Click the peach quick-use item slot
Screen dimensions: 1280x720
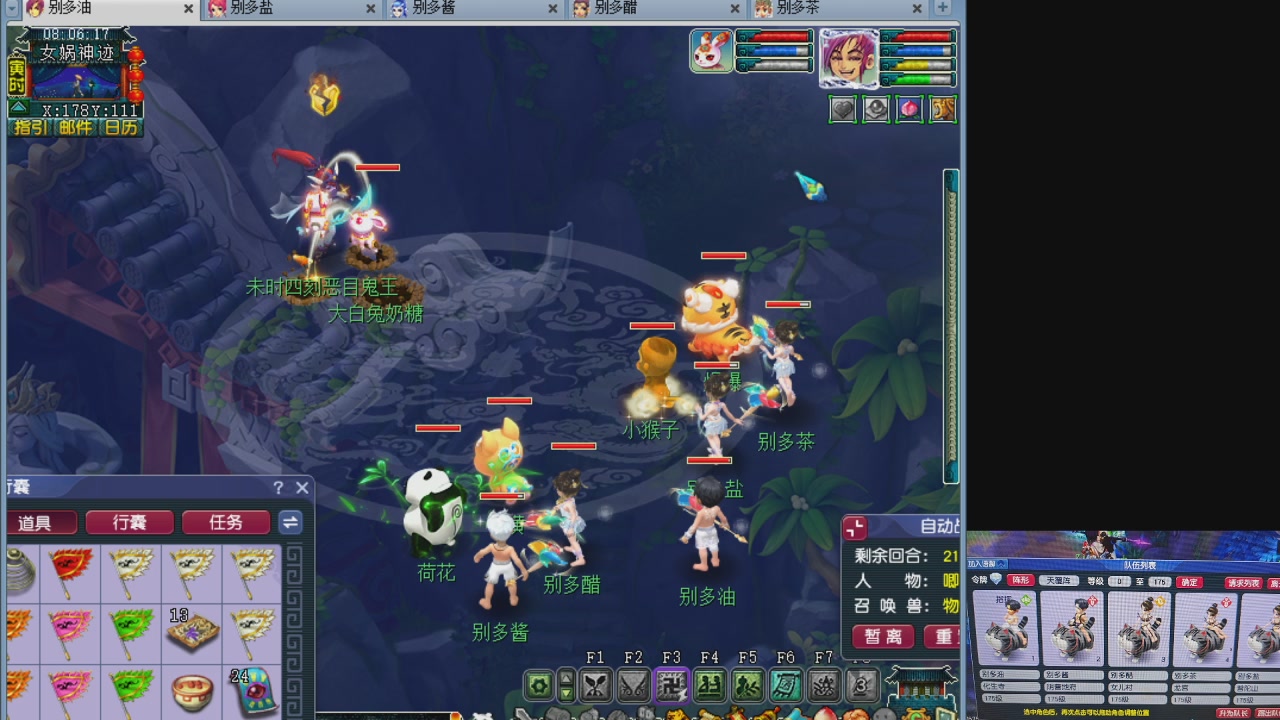[x=909, y=109]
